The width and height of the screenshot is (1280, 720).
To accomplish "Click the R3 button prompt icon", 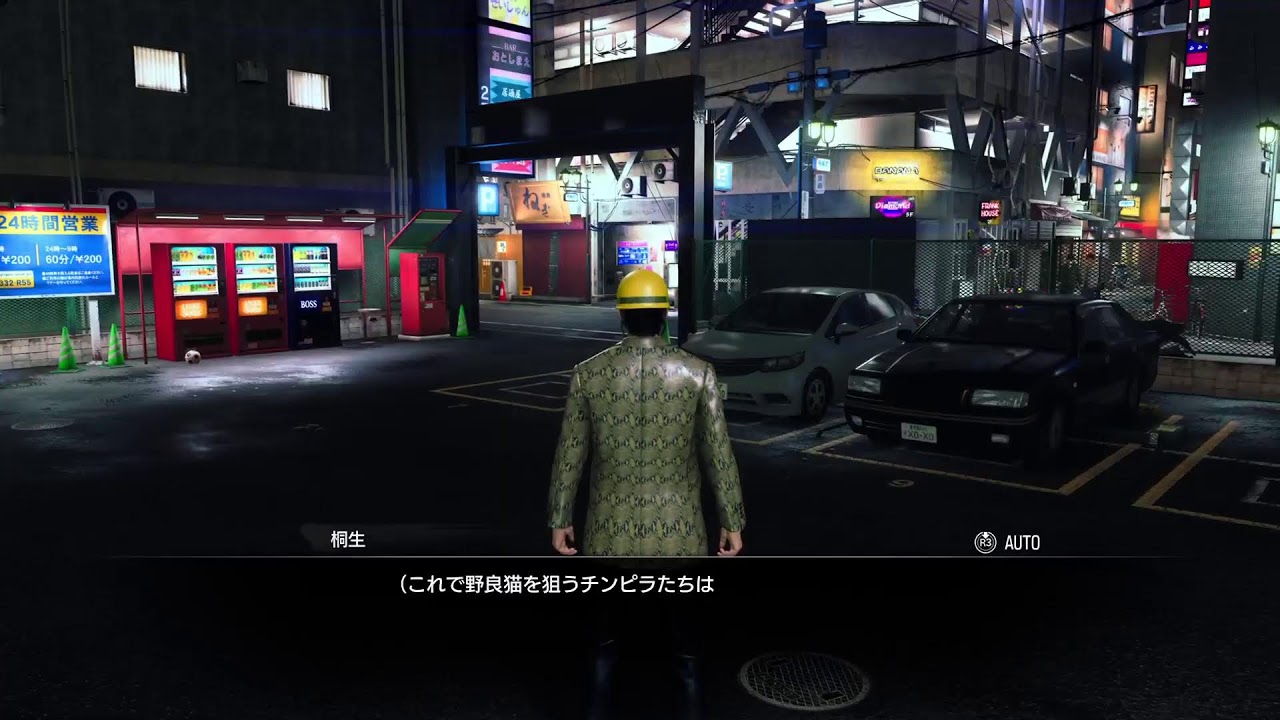I will click(x=988, y=543).
